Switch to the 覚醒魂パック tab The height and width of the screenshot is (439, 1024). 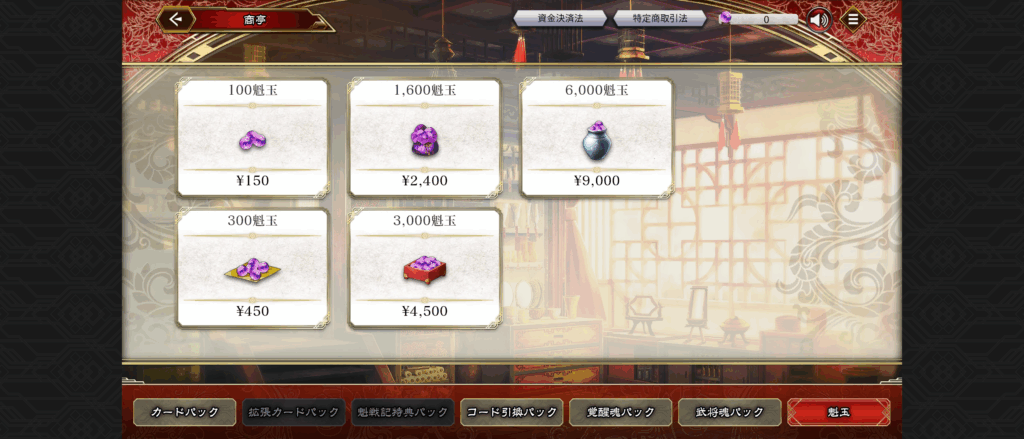[x=621, y=412]
